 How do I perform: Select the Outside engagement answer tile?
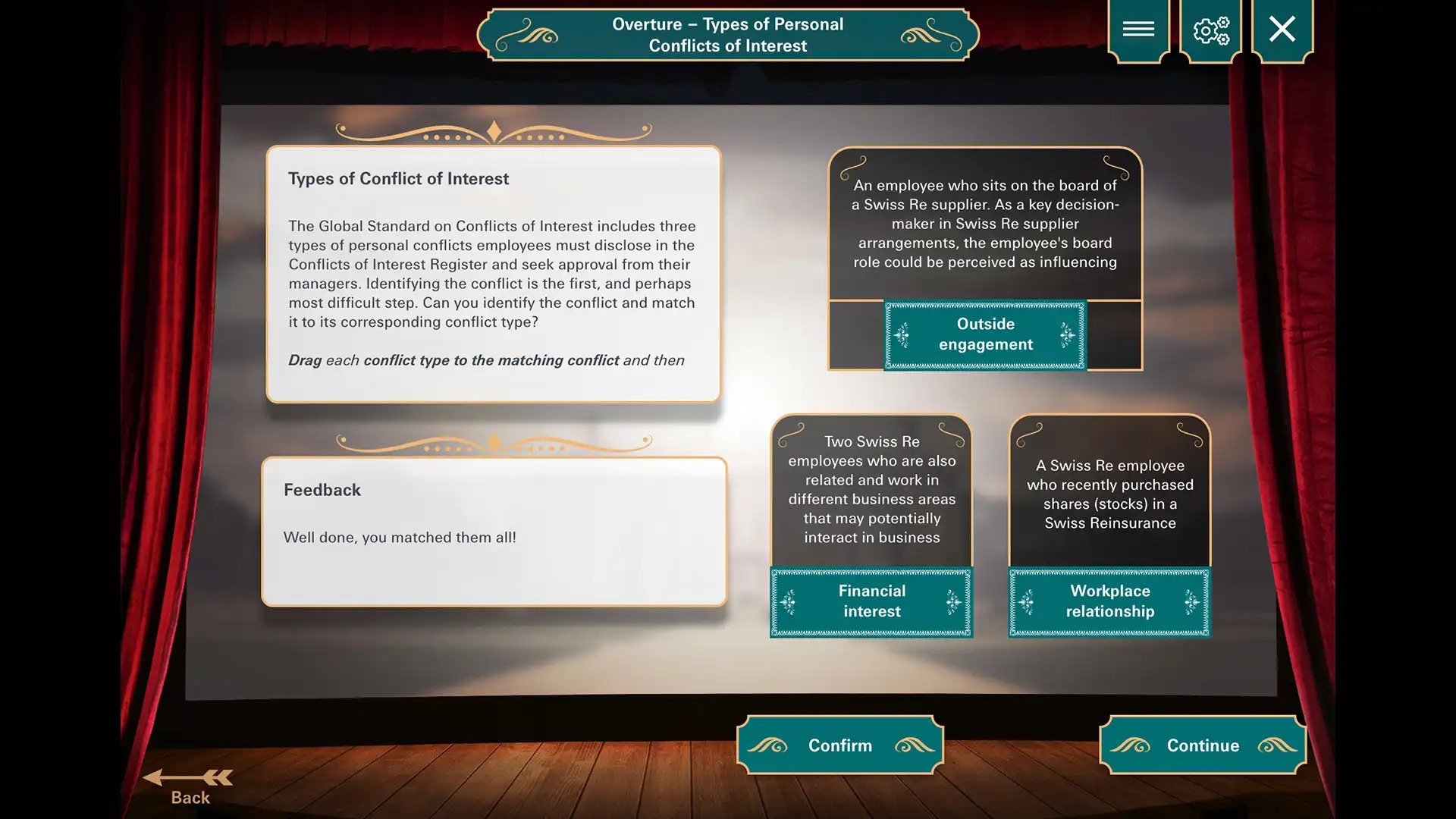[x=984, y=334]
